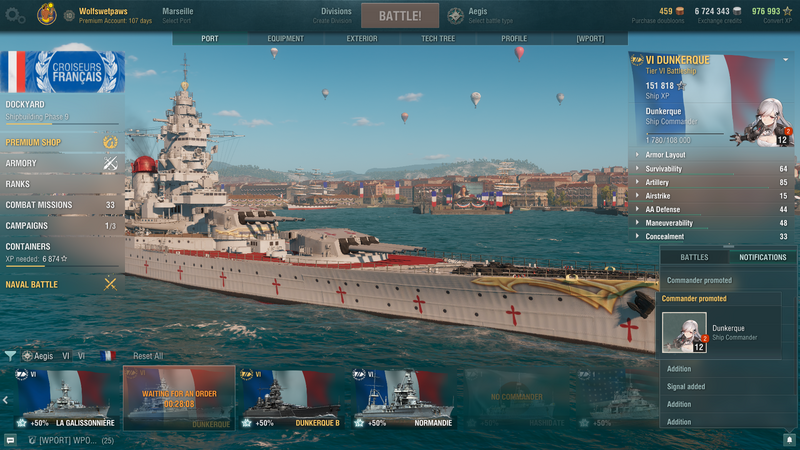
Task: Reset all carousel filters
Action: click(148, 356)
